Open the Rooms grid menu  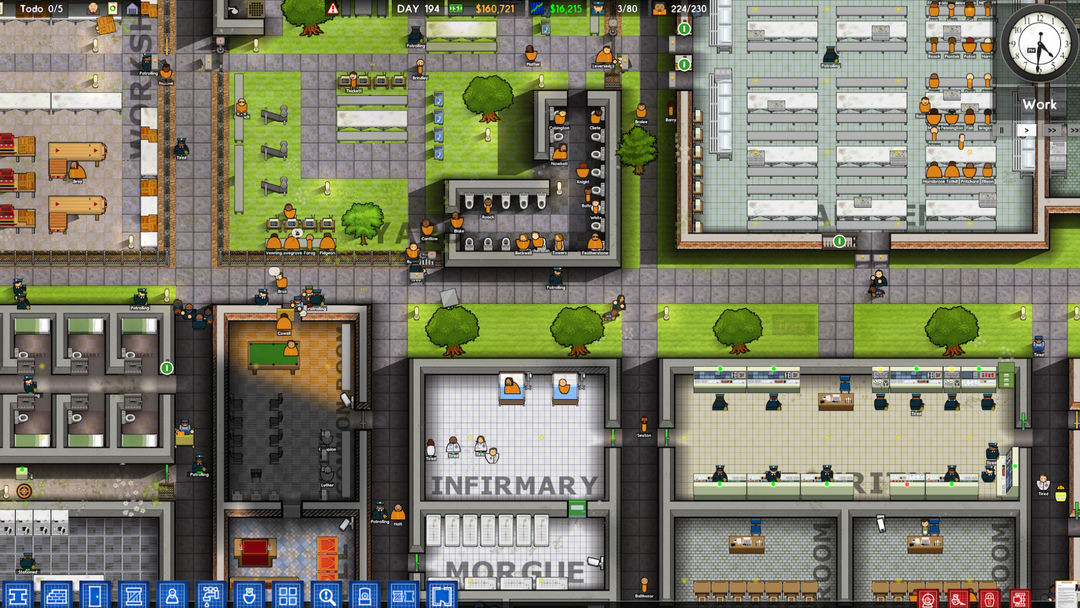click(x=287, y=595)
